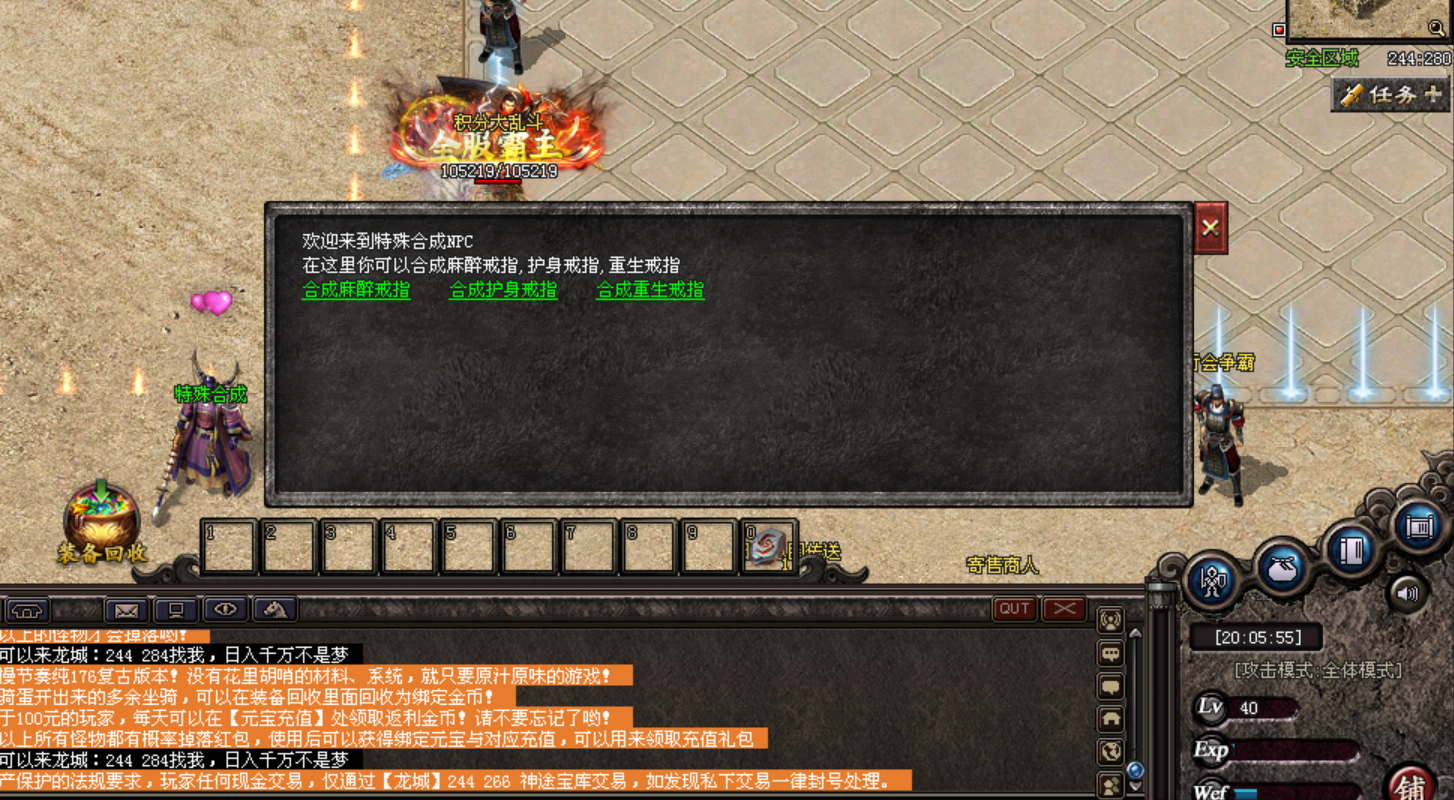The image size is (1454, 800).
Task: Open the red 铺 shop button
Action: [x=1412, y=786]
